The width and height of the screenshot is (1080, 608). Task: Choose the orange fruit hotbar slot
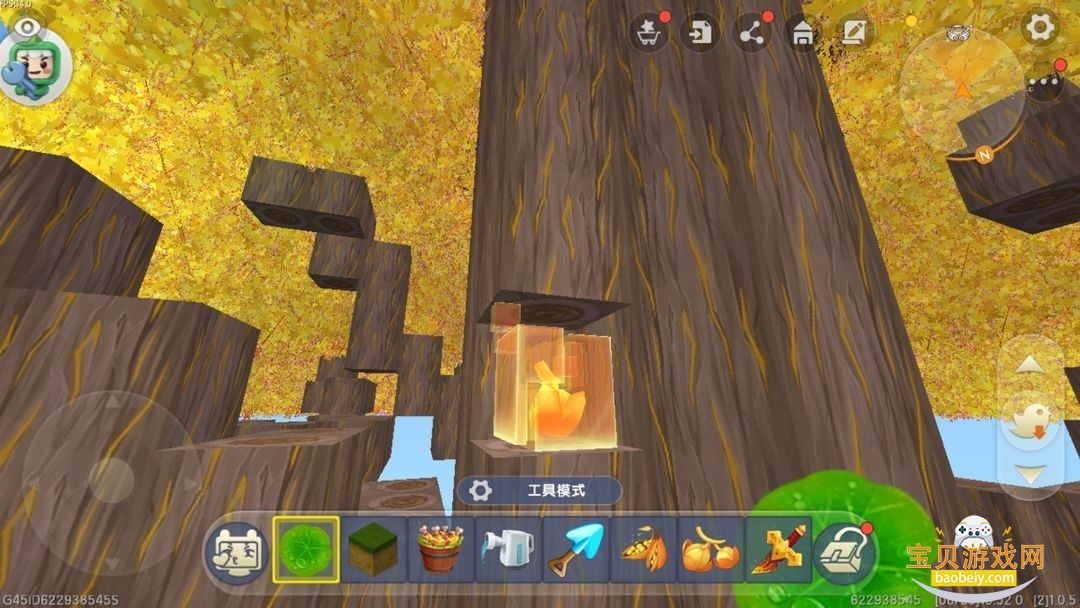click(710, 550)
